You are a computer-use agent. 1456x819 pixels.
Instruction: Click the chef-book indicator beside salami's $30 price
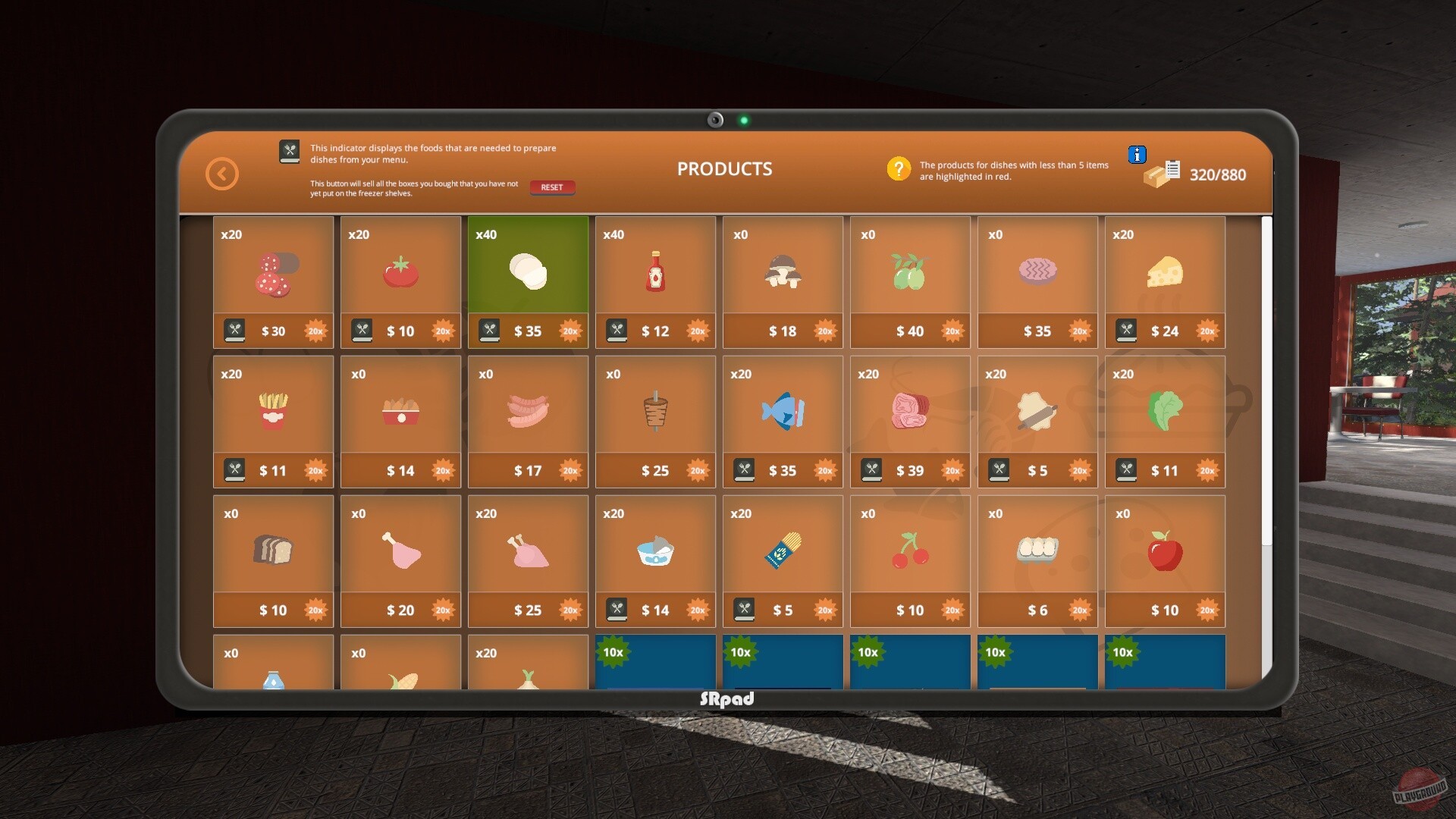click(x=235, y=331)
